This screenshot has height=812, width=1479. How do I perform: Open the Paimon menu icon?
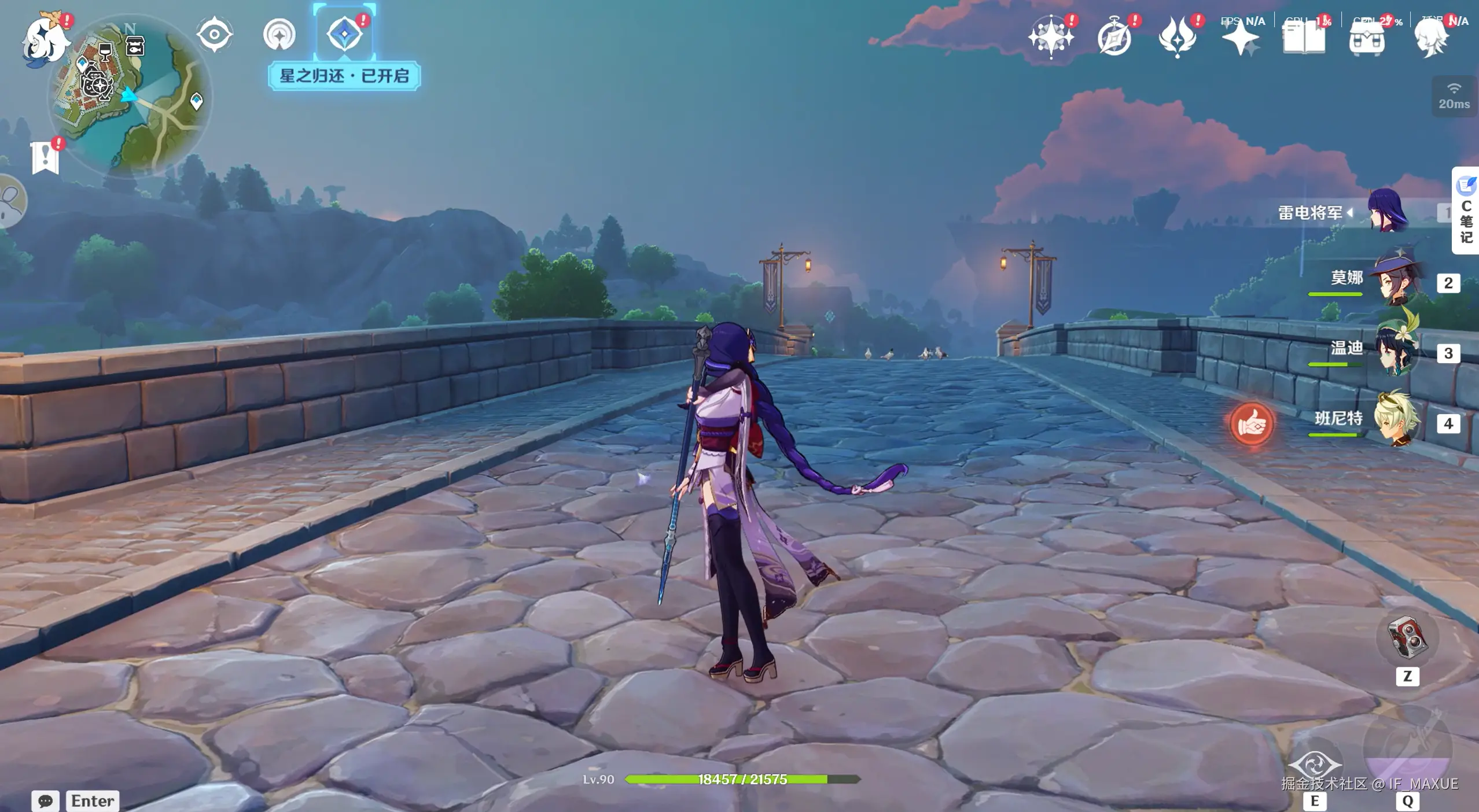(x=45, y=39)
